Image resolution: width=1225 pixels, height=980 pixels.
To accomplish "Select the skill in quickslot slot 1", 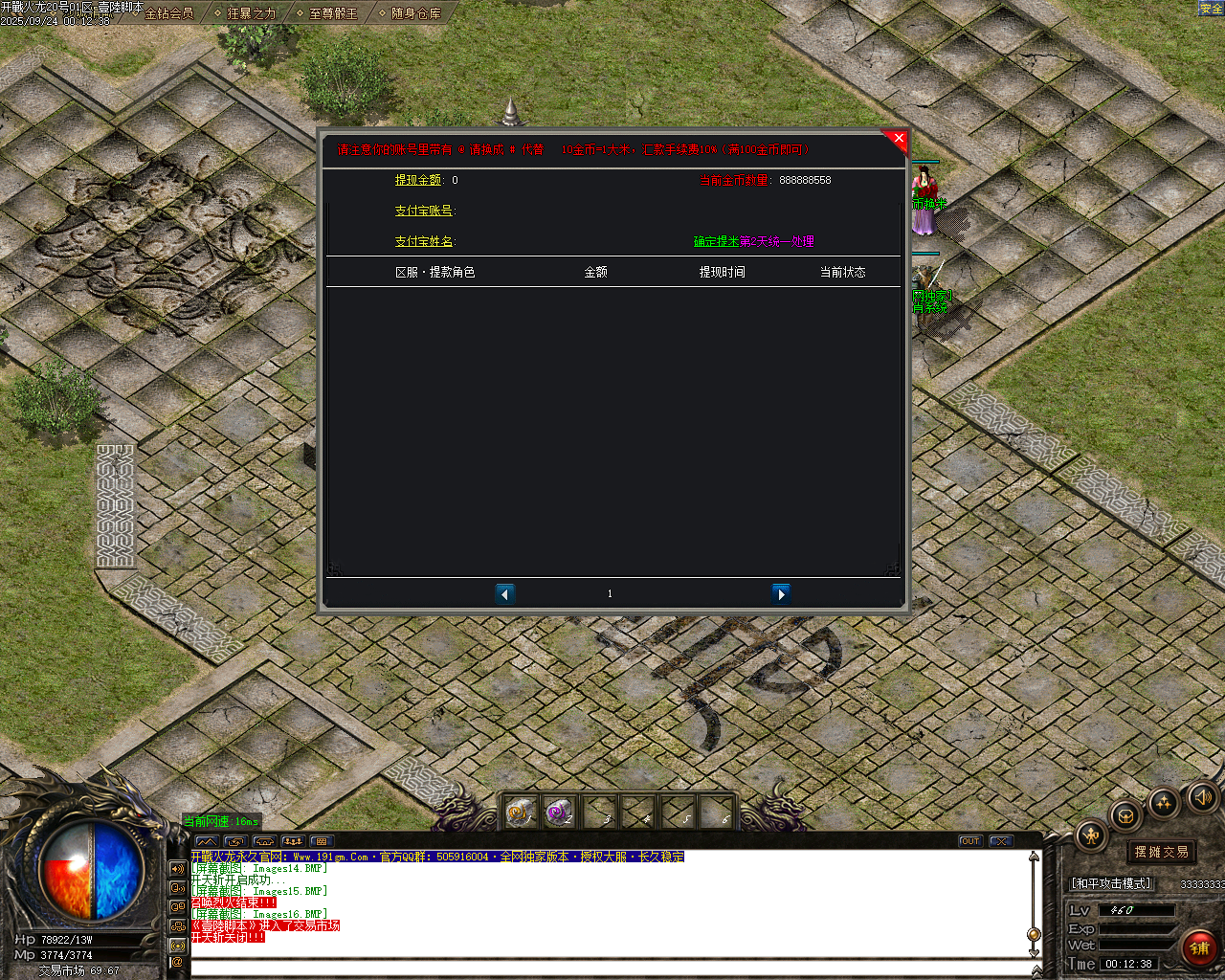I will click(x=521, y=813).
